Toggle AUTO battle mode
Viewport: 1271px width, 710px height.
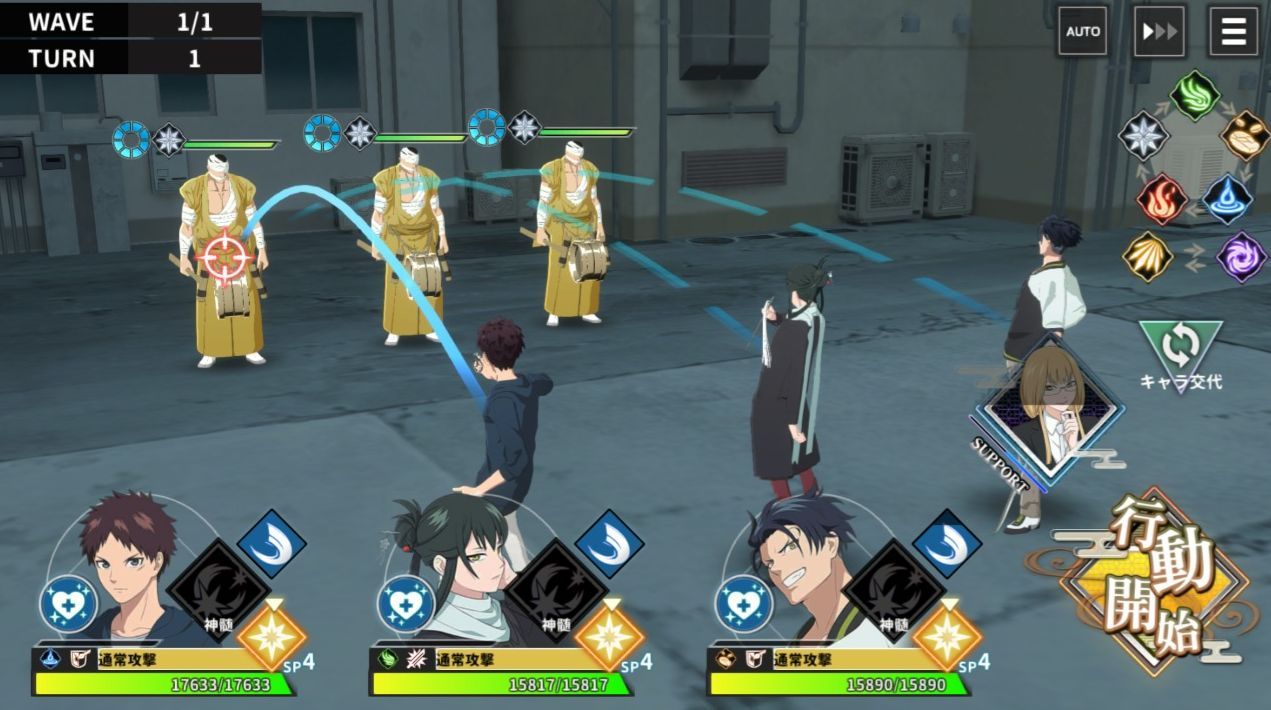(x=1082, y=31)
